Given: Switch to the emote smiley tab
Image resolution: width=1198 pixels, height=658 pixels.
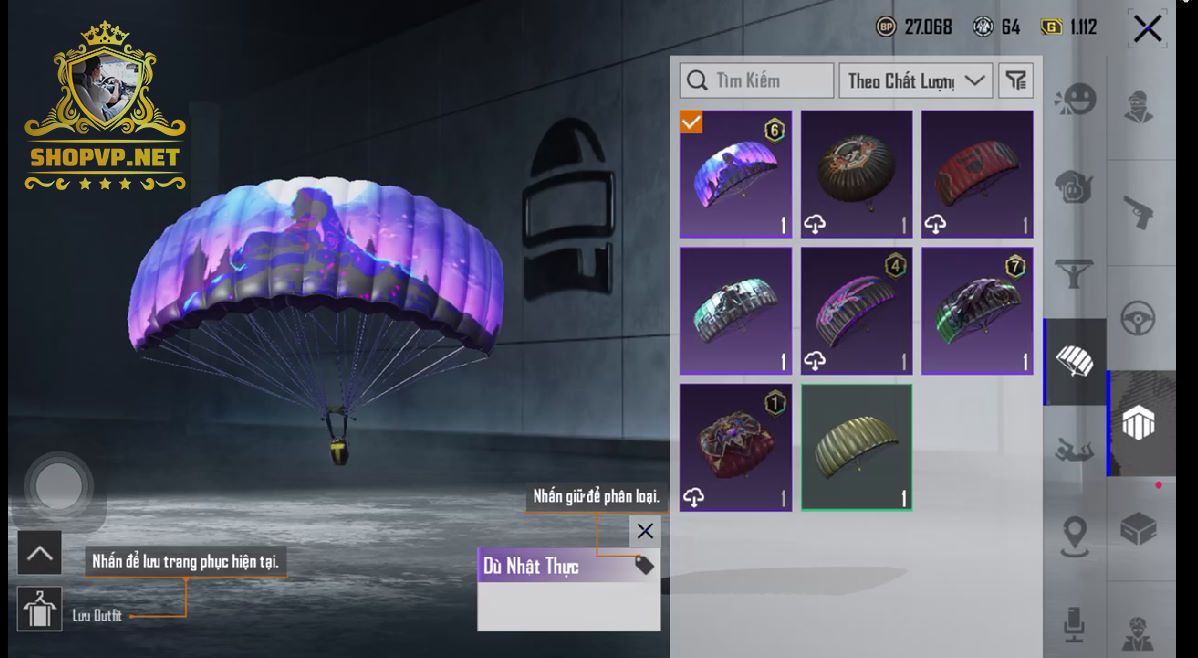Looking at the screenshot, I should tap(1076, 99).
